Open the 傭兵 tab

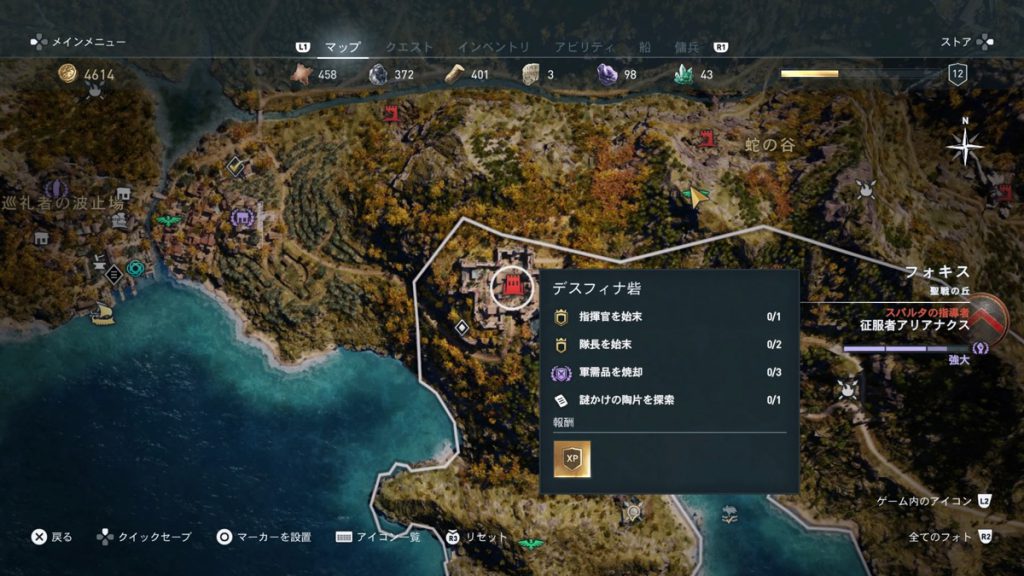[x=689, y=47]
